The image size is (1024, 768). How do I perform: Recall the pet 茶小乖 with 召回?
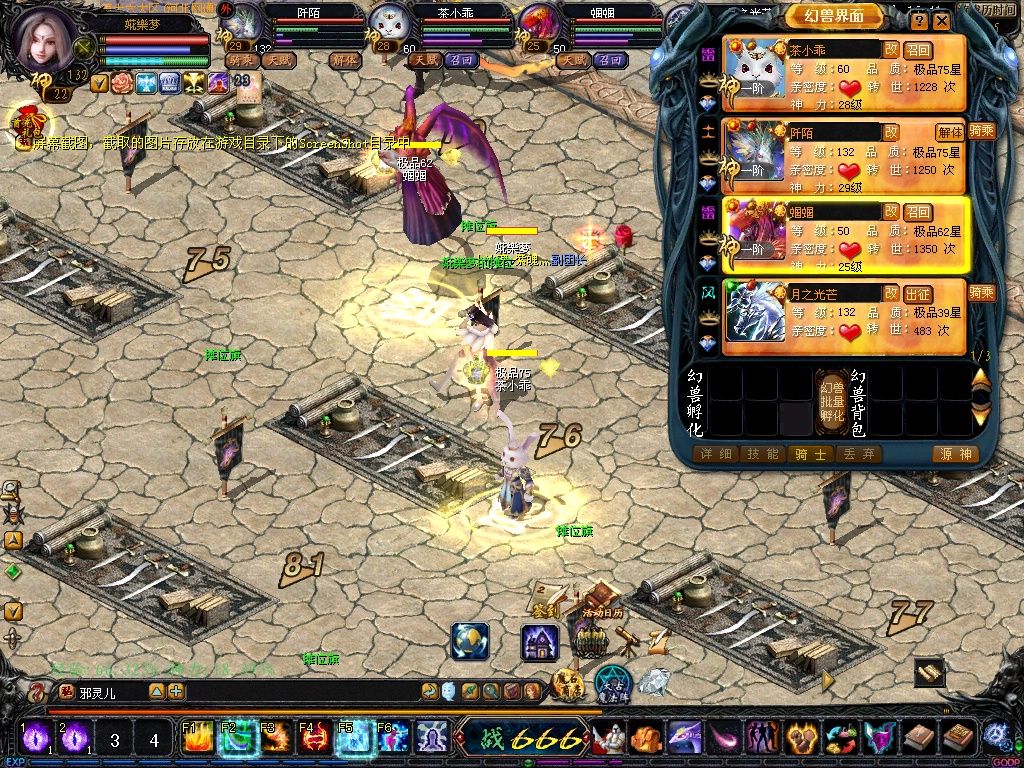coord(918,49)
